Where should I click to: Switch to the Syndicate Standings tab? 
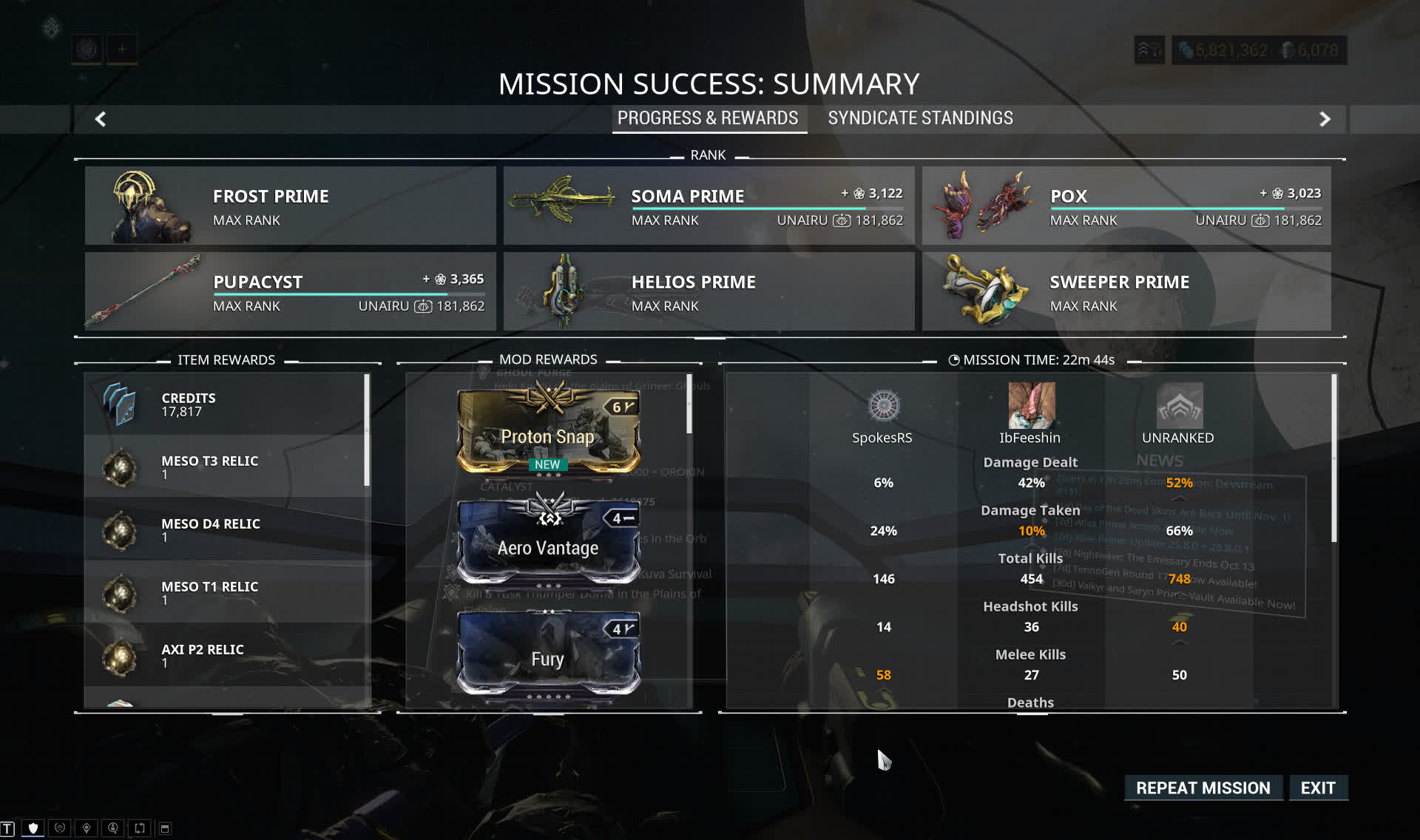coord(920,118)
